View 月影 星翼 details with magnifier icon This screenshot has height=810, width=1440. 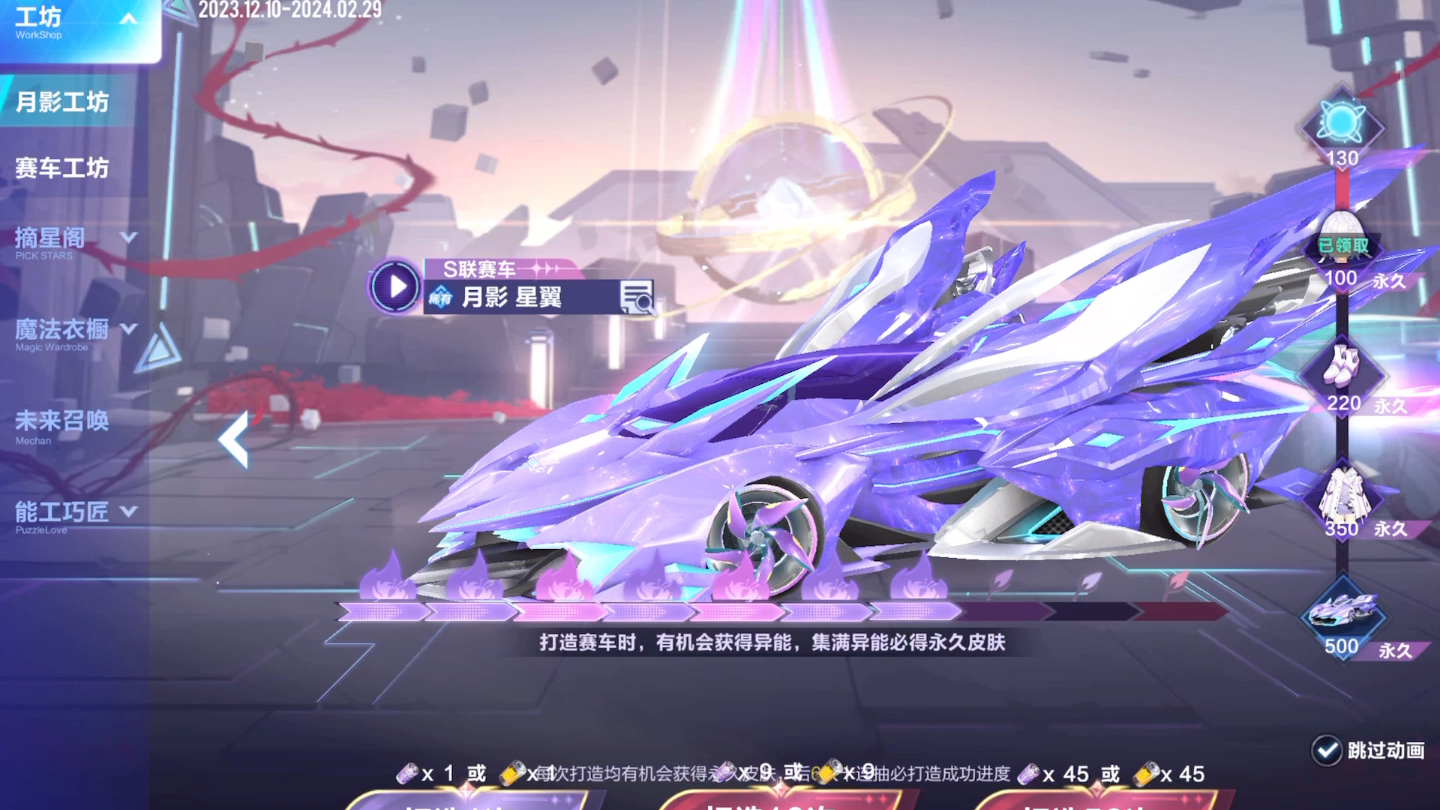[x=636, y=297]
